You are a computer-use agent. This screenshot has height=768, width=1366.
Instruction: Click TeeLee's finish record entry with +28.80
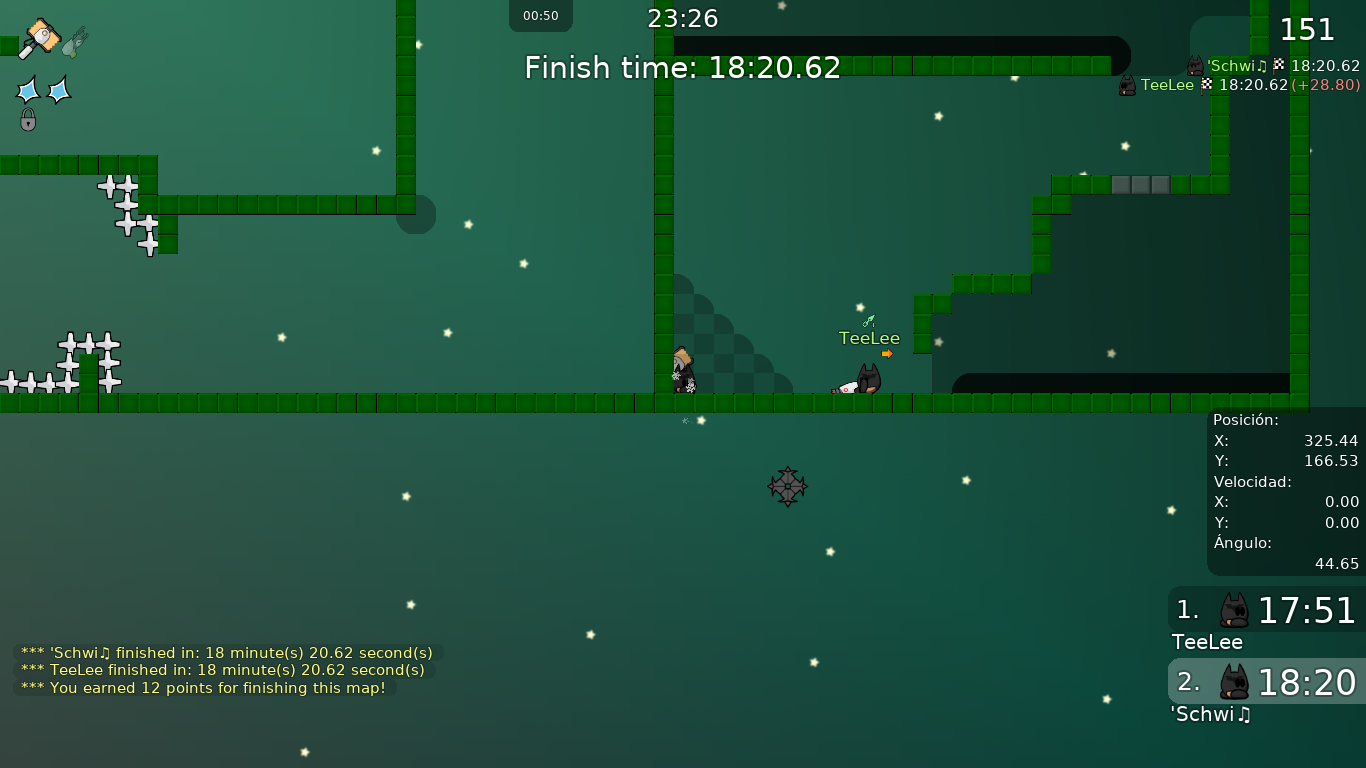1240,86
